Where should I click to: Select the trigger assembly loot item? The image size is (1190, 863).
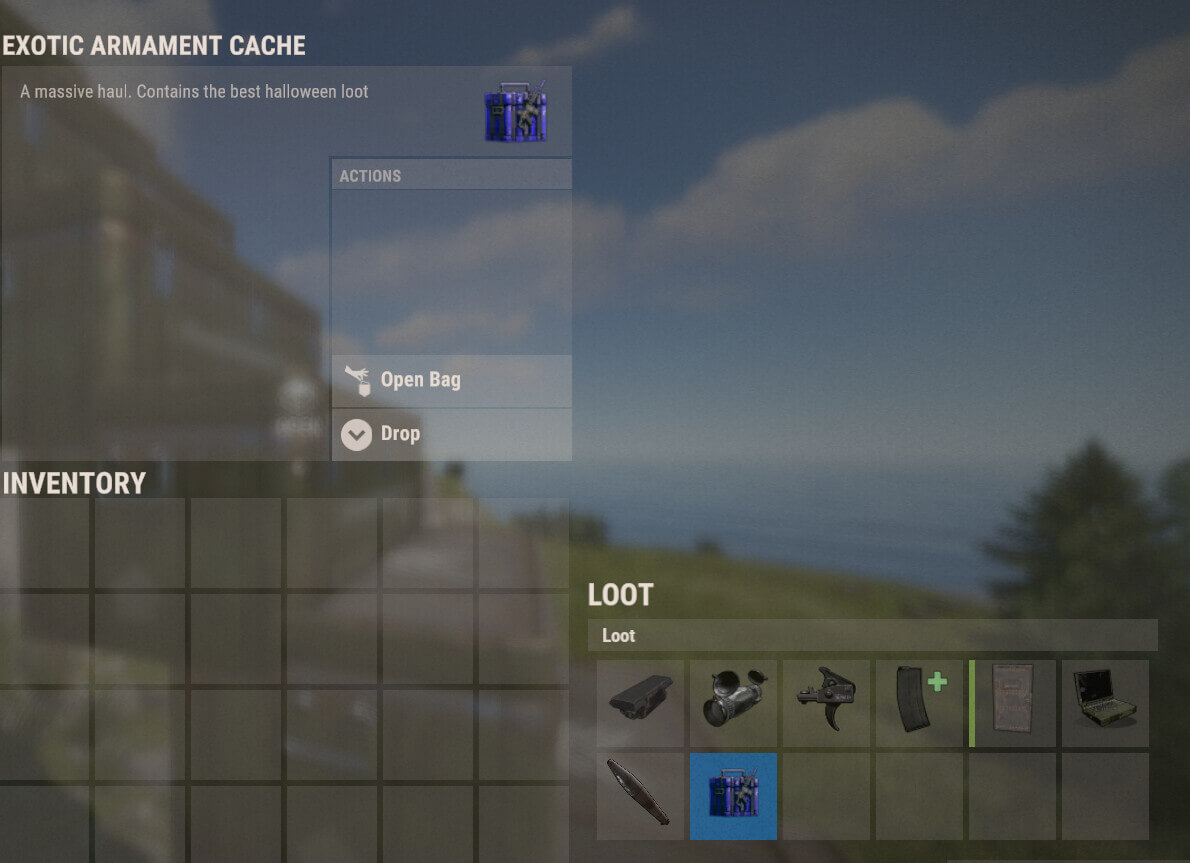tap(826, 703)
